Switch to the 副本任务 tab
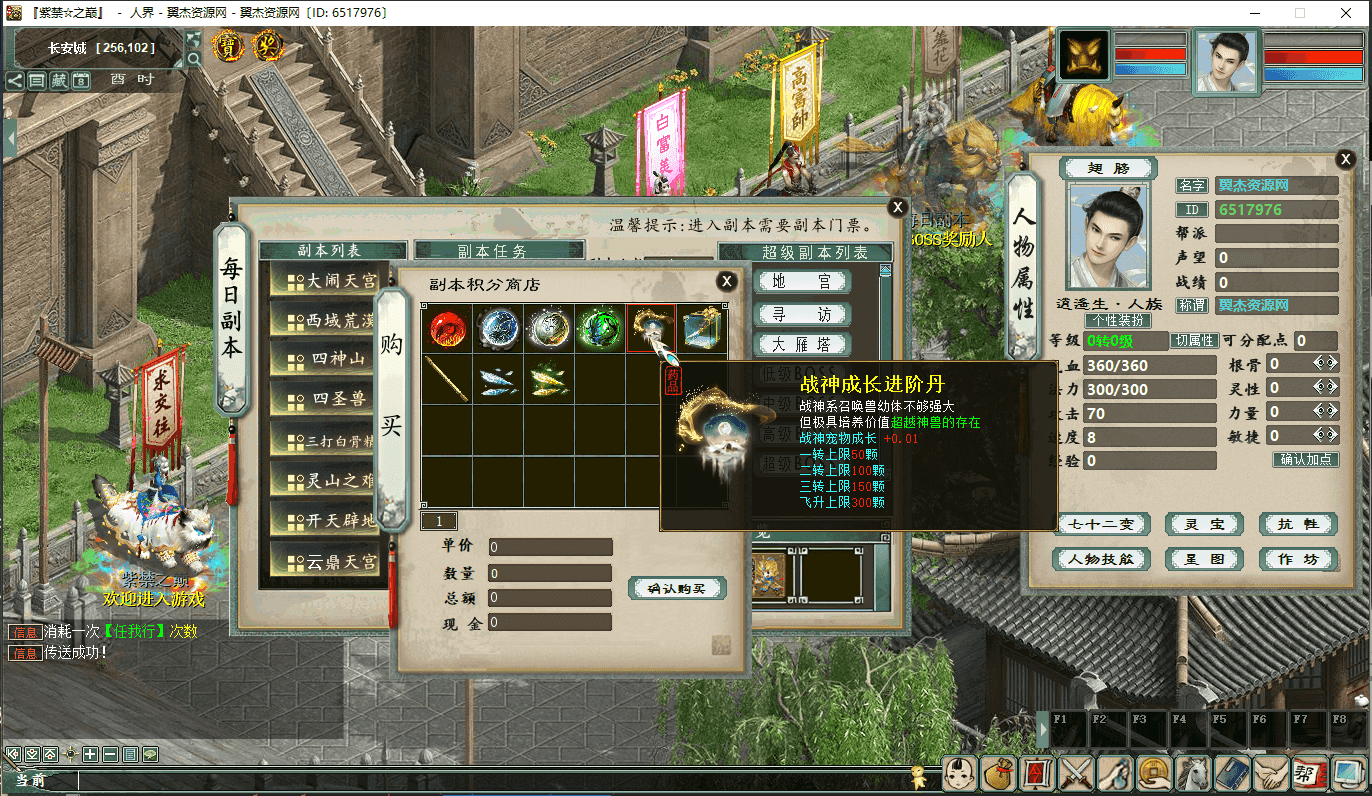This screenshot has width=1372, height=796. coord(498,251)
